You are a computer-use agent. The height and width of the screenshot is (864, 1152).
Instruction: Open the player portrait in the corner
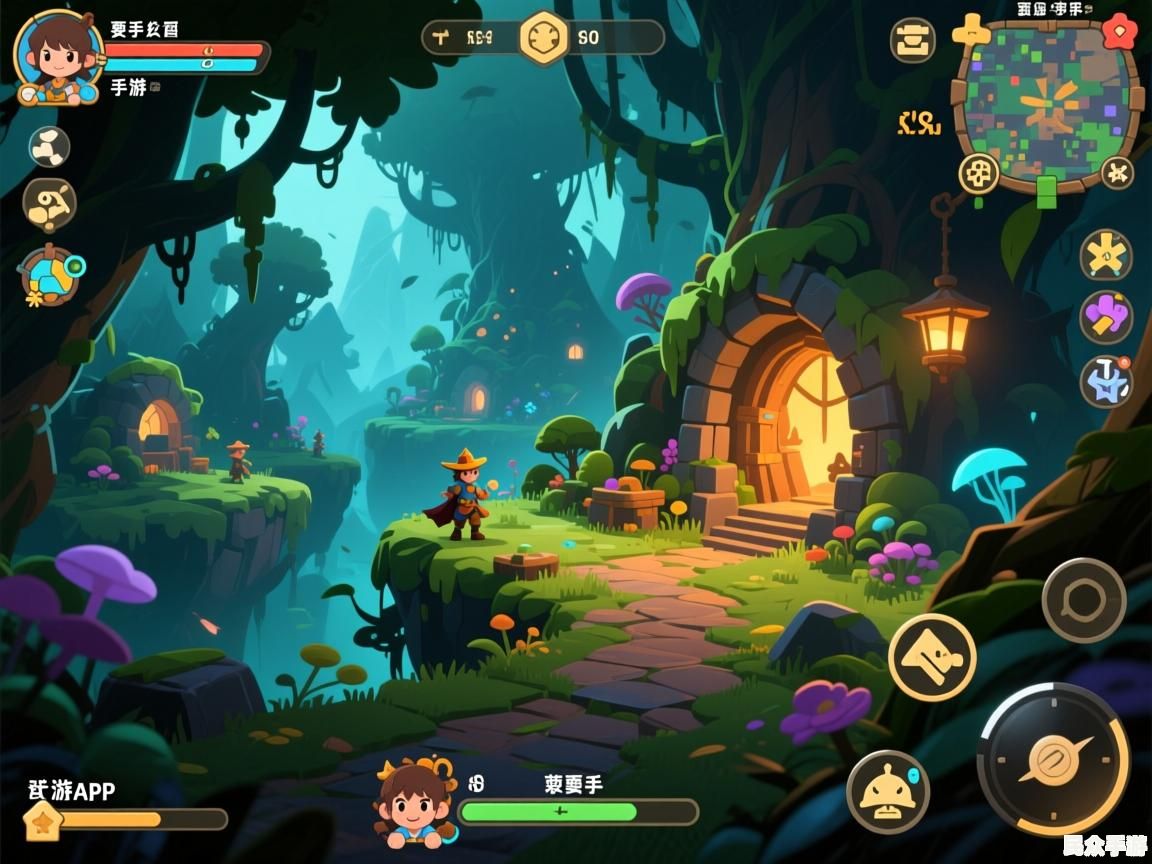point(58,57)
